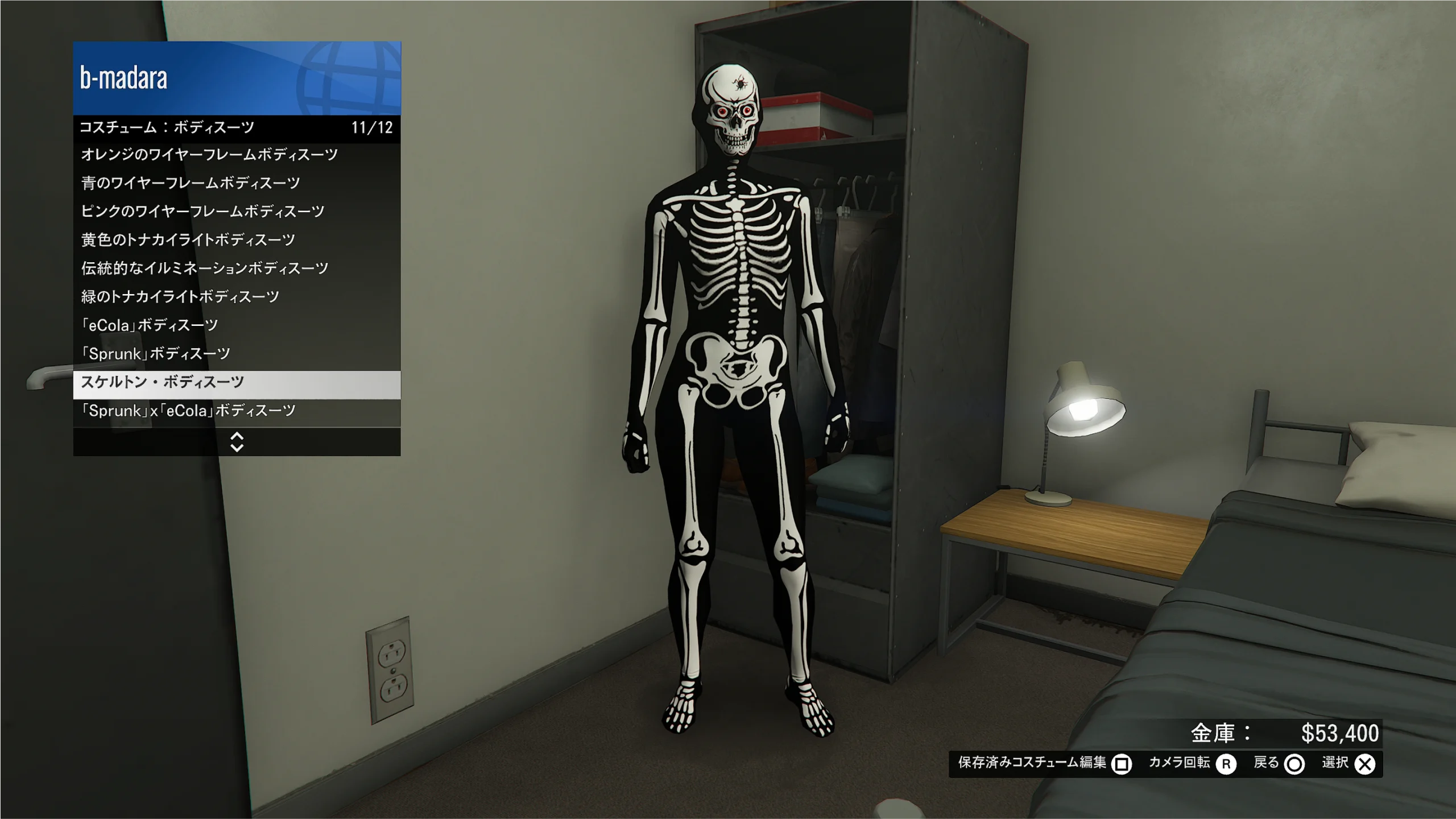Select オレンジのワイヤーフレームボディスーツ
1456x819 pixels.
(x=236, y=155)
